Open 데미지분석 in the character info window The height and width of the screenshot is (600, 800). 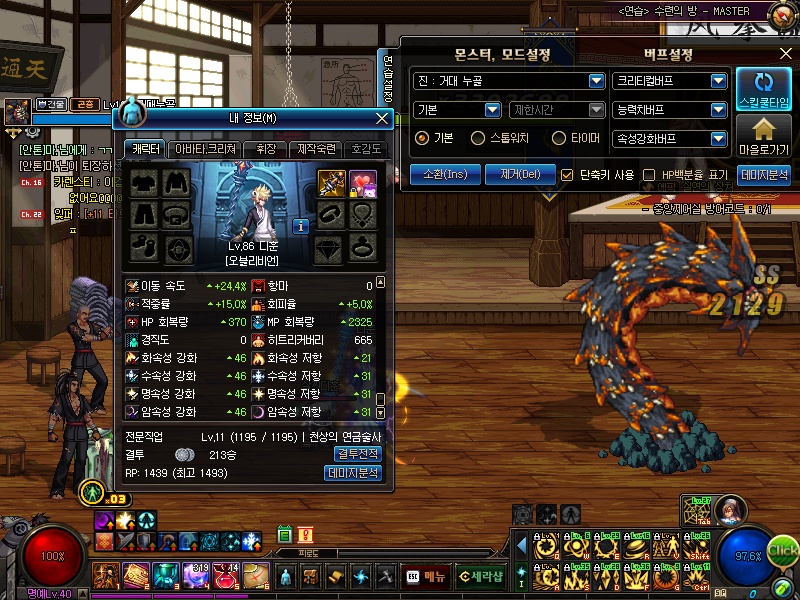click(354, 473)
